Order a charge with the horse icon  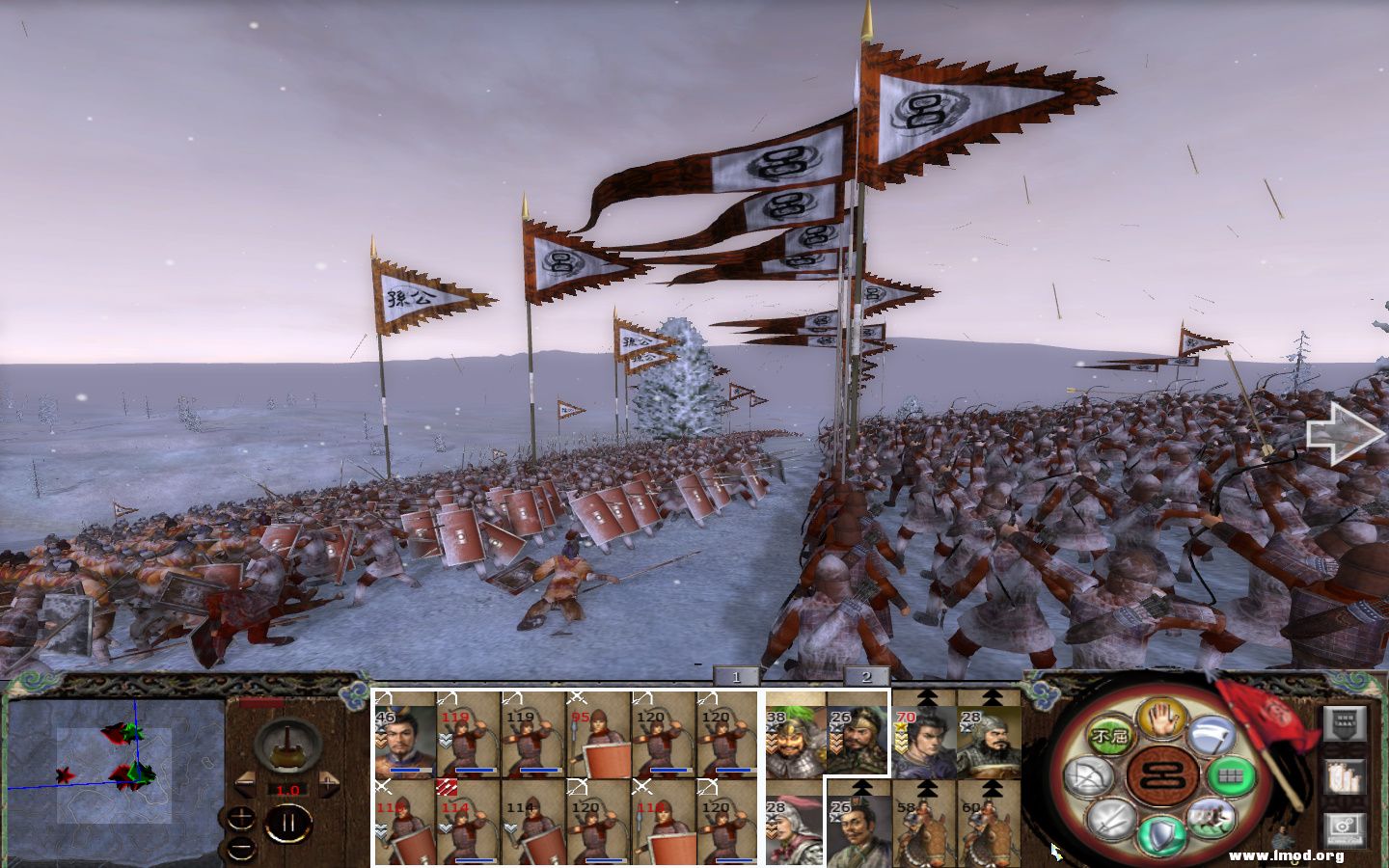pos(1210,818)
